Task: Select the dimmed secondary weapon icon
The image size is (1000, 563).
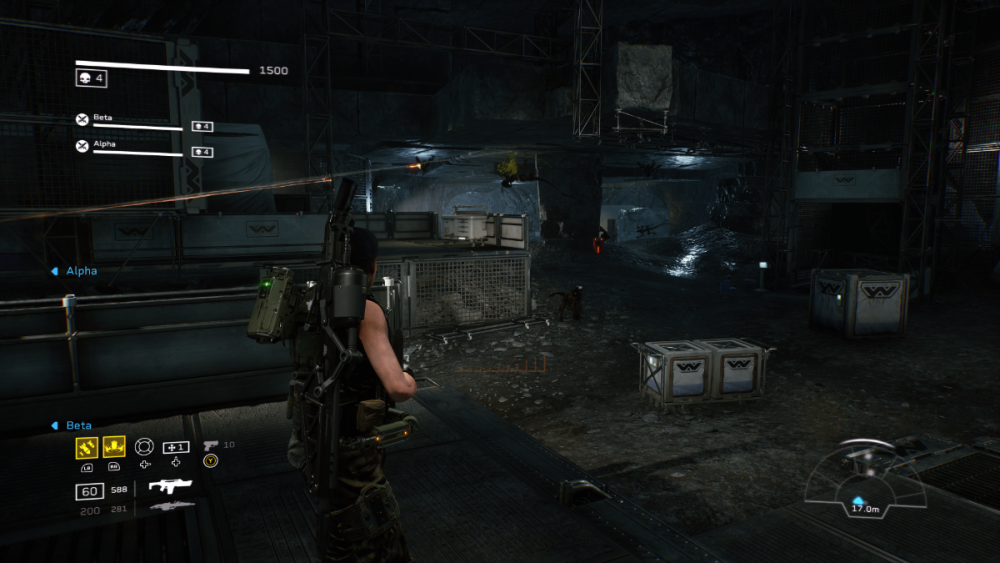Action: (171, 507)
